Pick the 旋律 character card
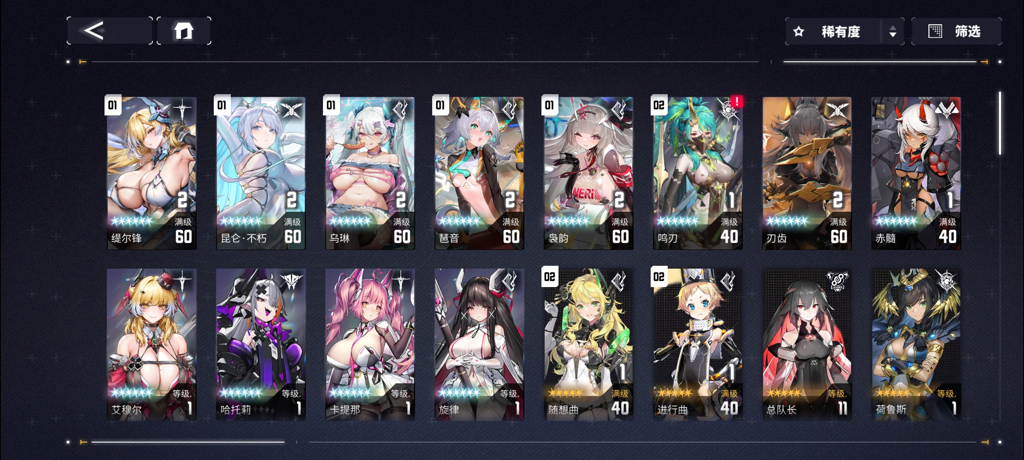Screen dimensions: 1024x460 (x=479, y=343)
